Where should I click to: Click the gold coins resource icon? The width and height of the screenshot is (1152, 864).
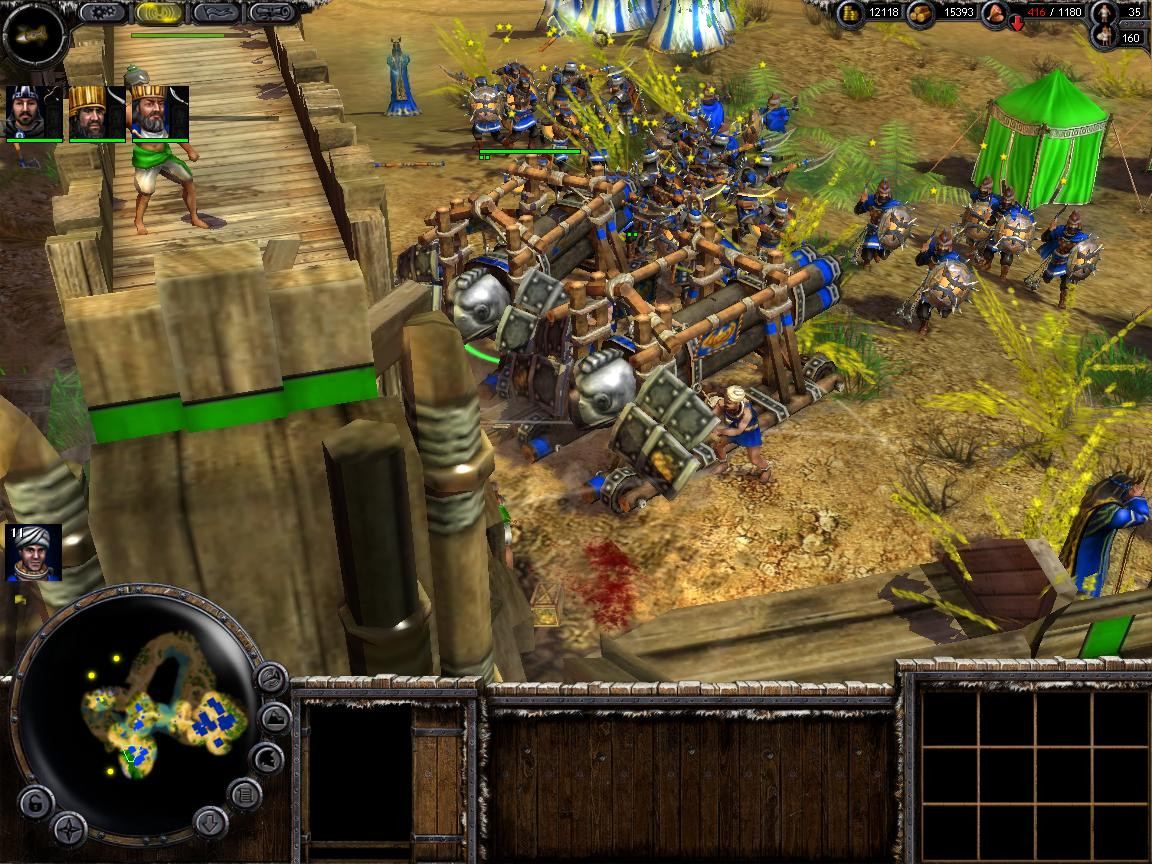(851, 13)
